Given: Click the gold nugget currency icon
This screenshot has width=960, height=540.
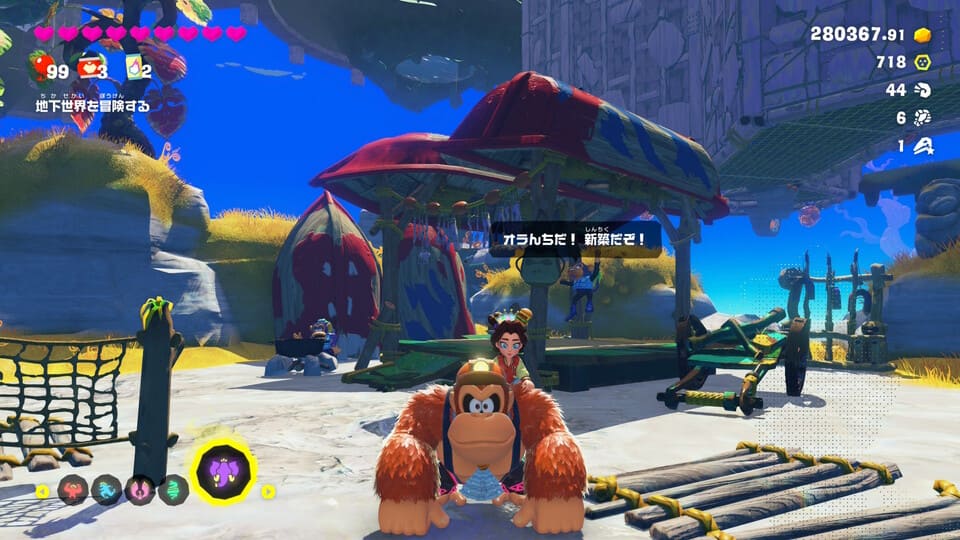Looking at the screenshot, I should pyautogui.click(x=922, y=35).
